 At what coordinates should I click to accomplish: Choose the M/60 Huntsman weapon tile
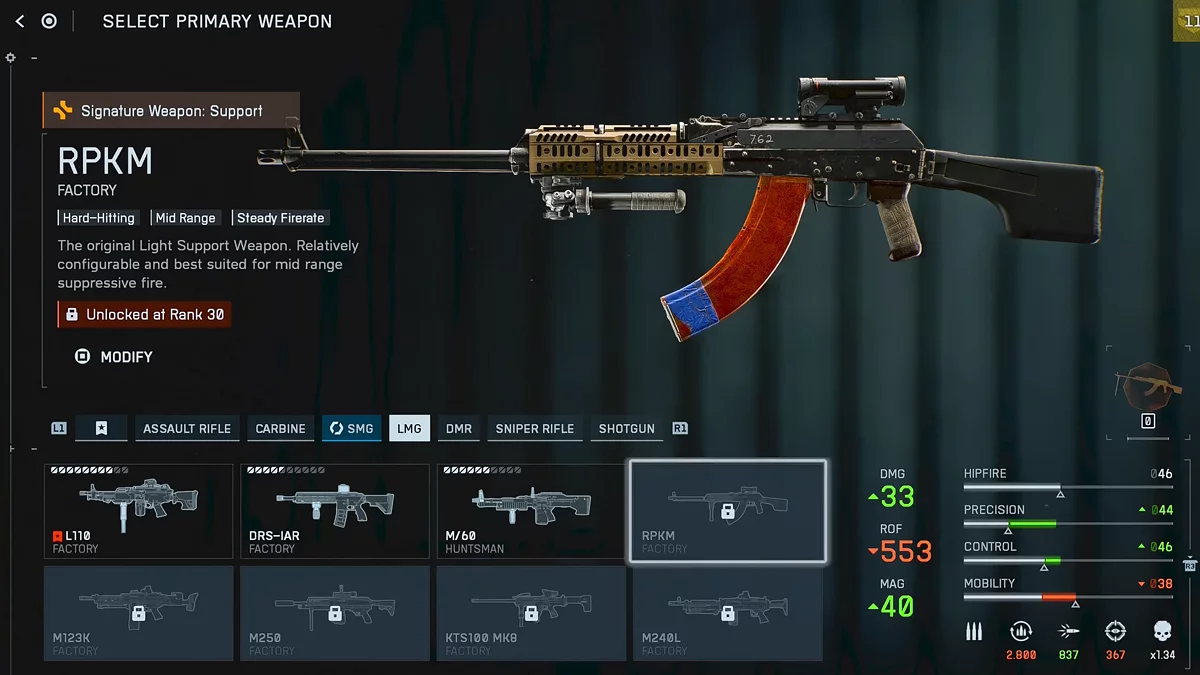coord(531,511)
